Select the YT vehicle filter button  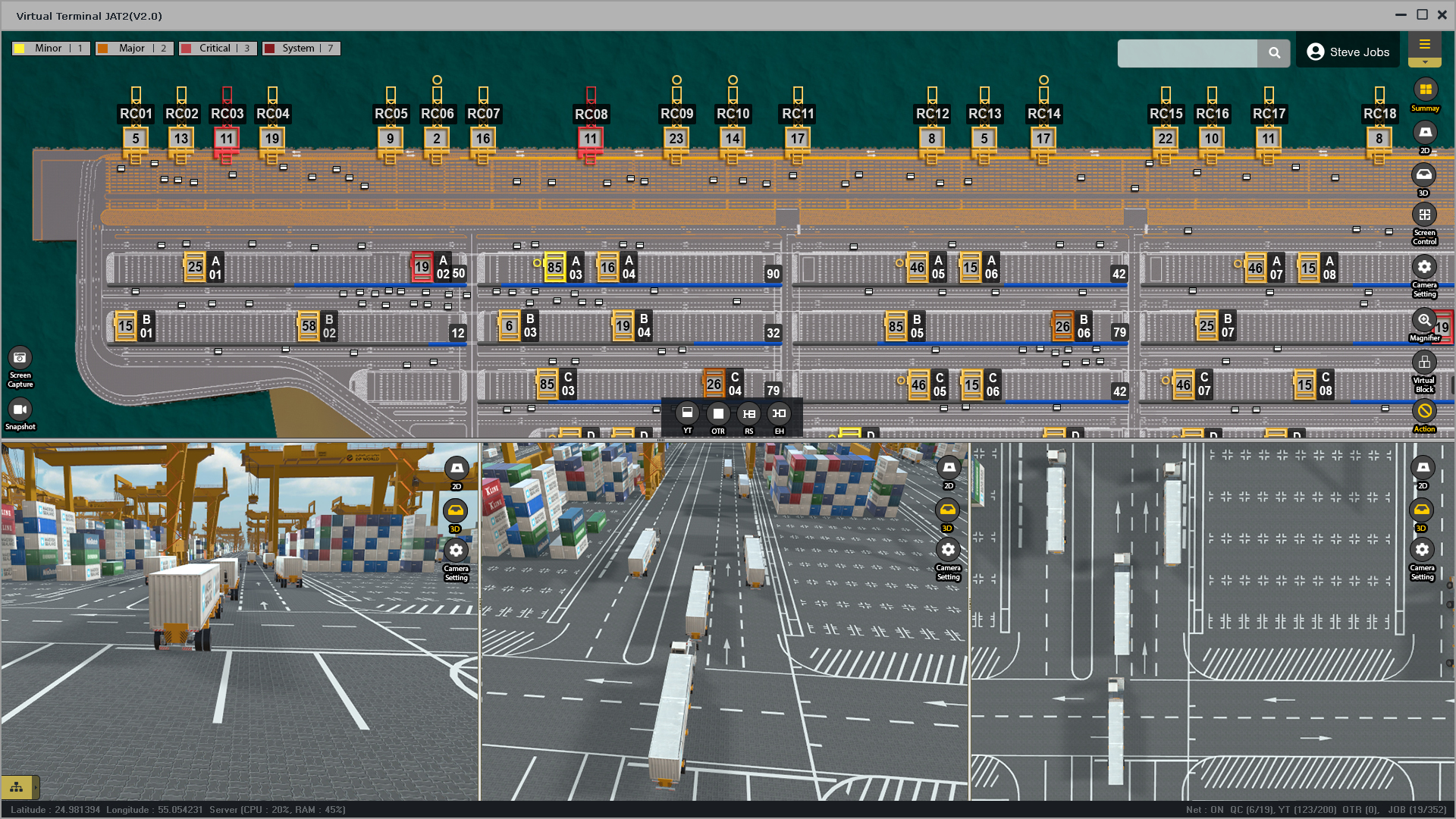[x=687, y=413]
